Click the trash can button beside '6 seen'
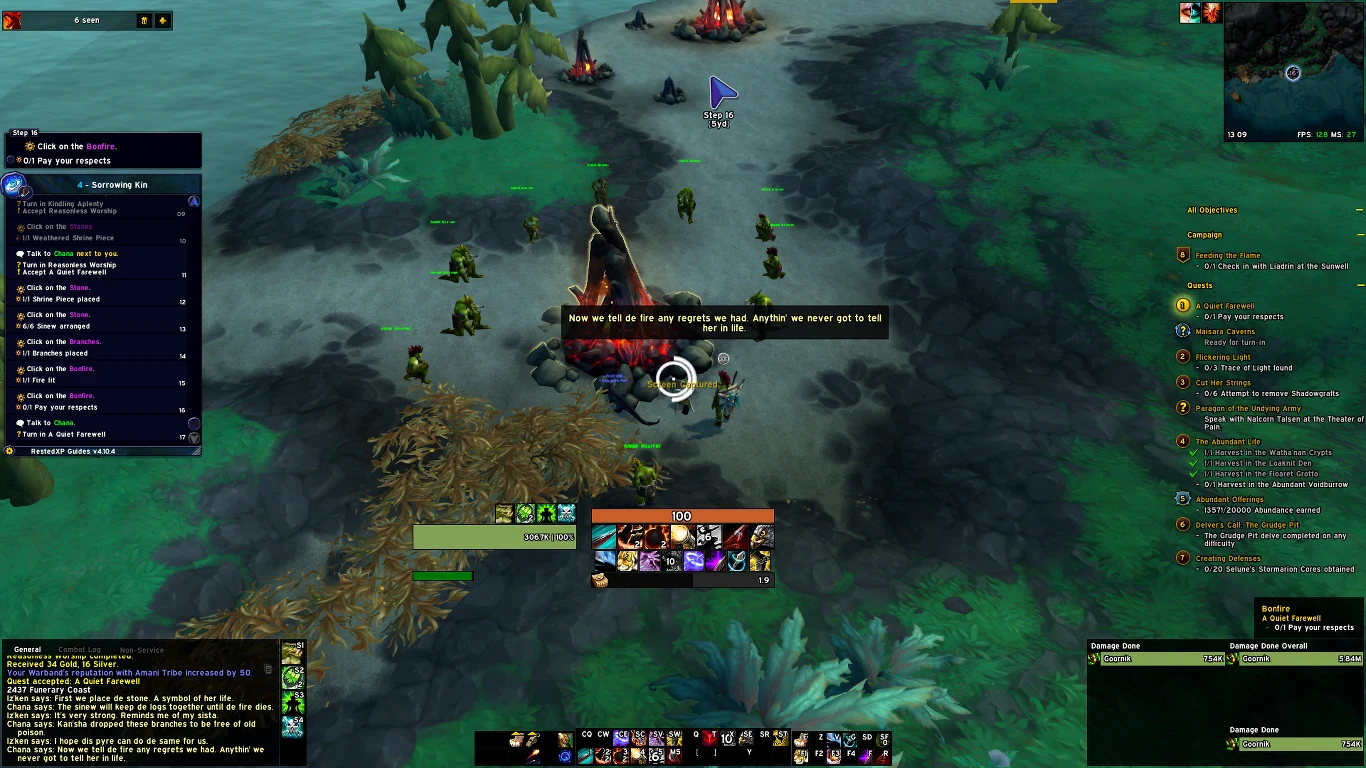The image size is (1366, 768). (144, 20)
